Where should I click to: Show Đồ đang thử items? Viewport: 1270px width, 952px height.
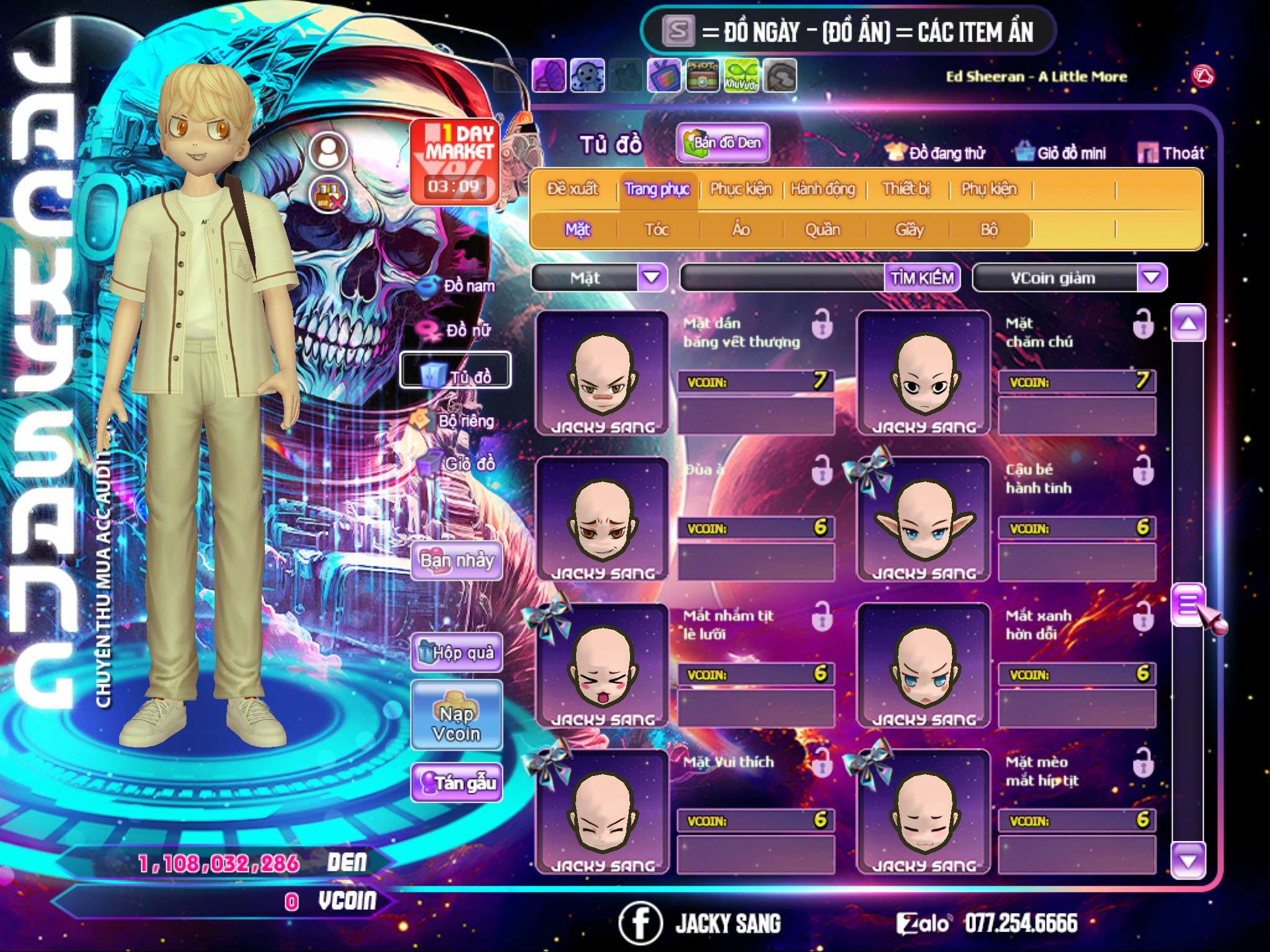936,153
